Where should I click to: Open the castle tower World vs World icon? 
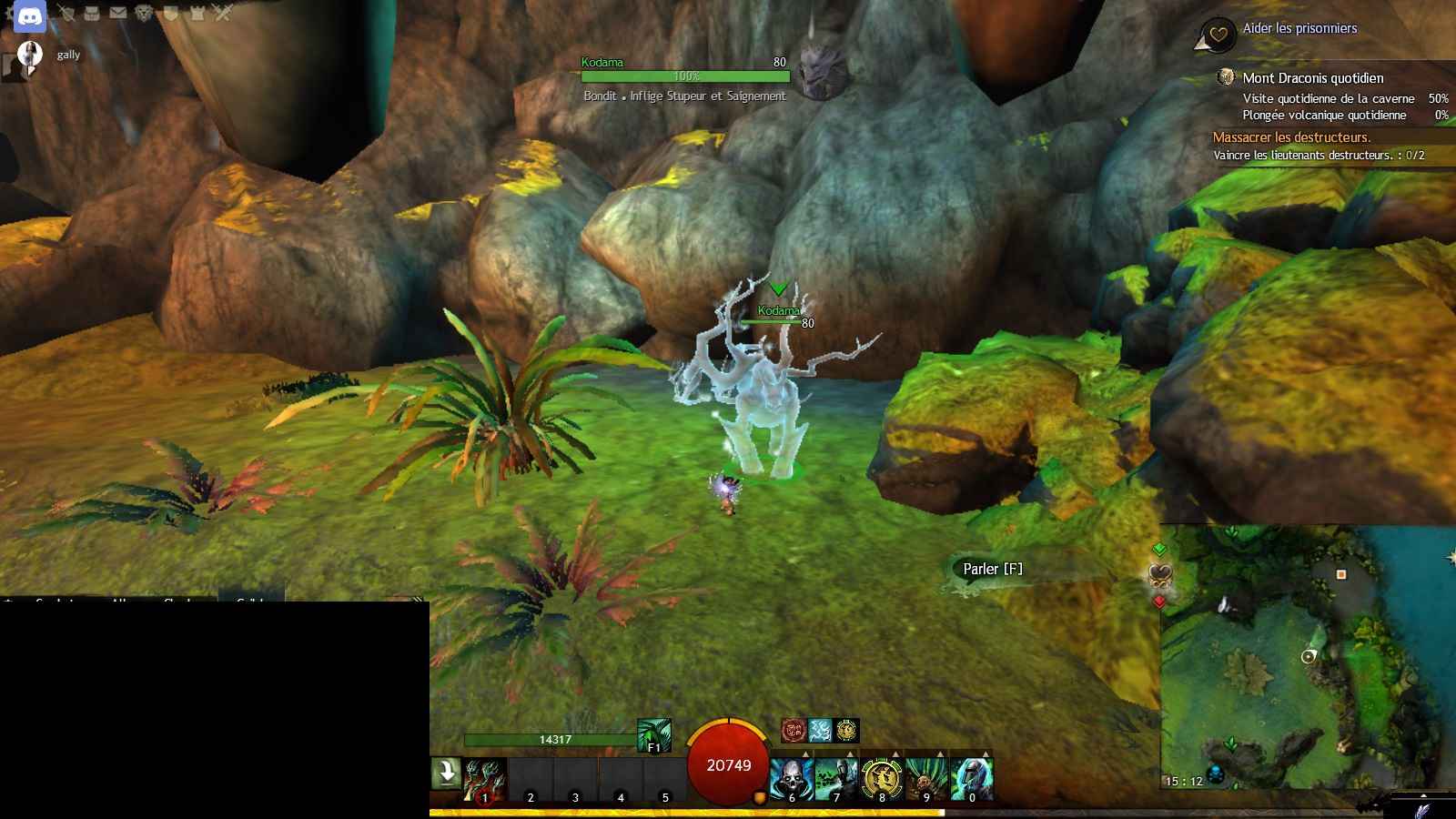click(197, 13)
